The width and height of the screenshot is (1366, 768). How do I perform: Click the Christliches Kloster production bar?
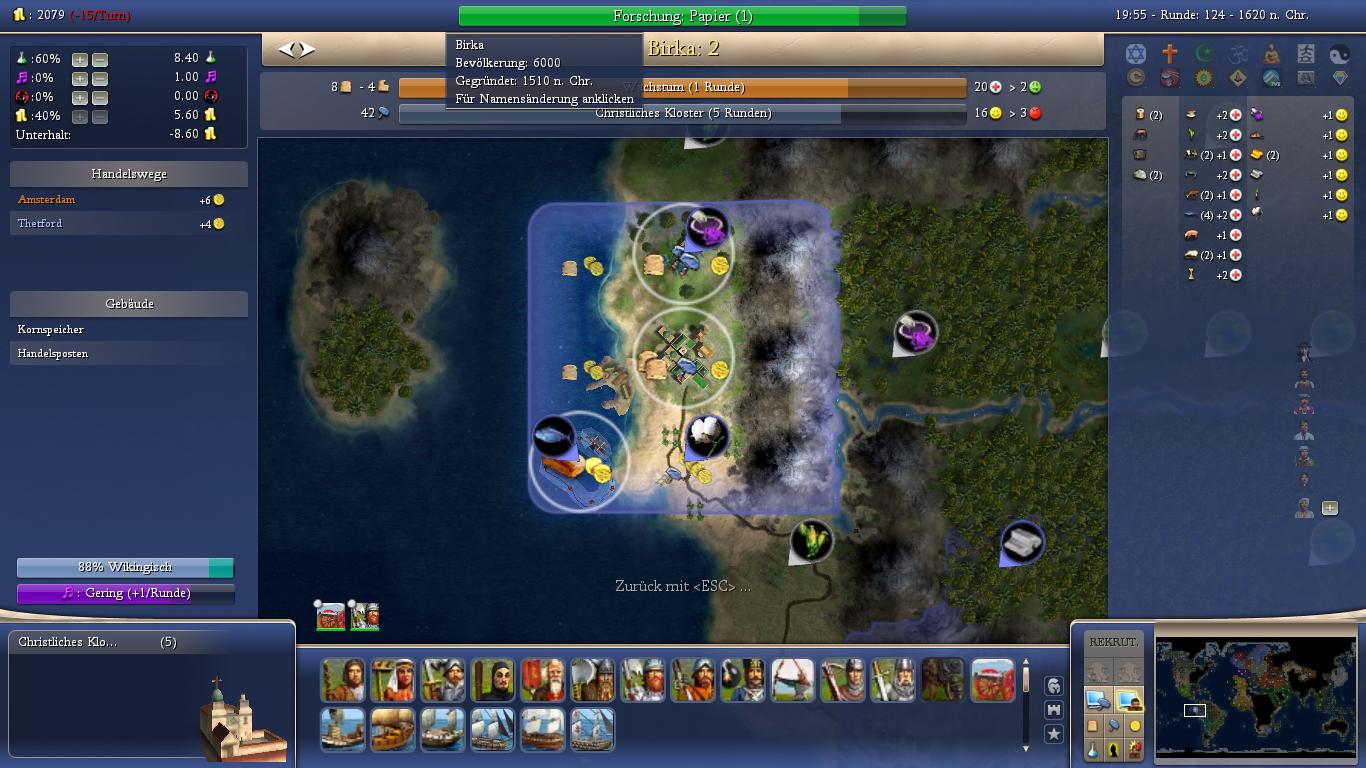pos(682,114)
